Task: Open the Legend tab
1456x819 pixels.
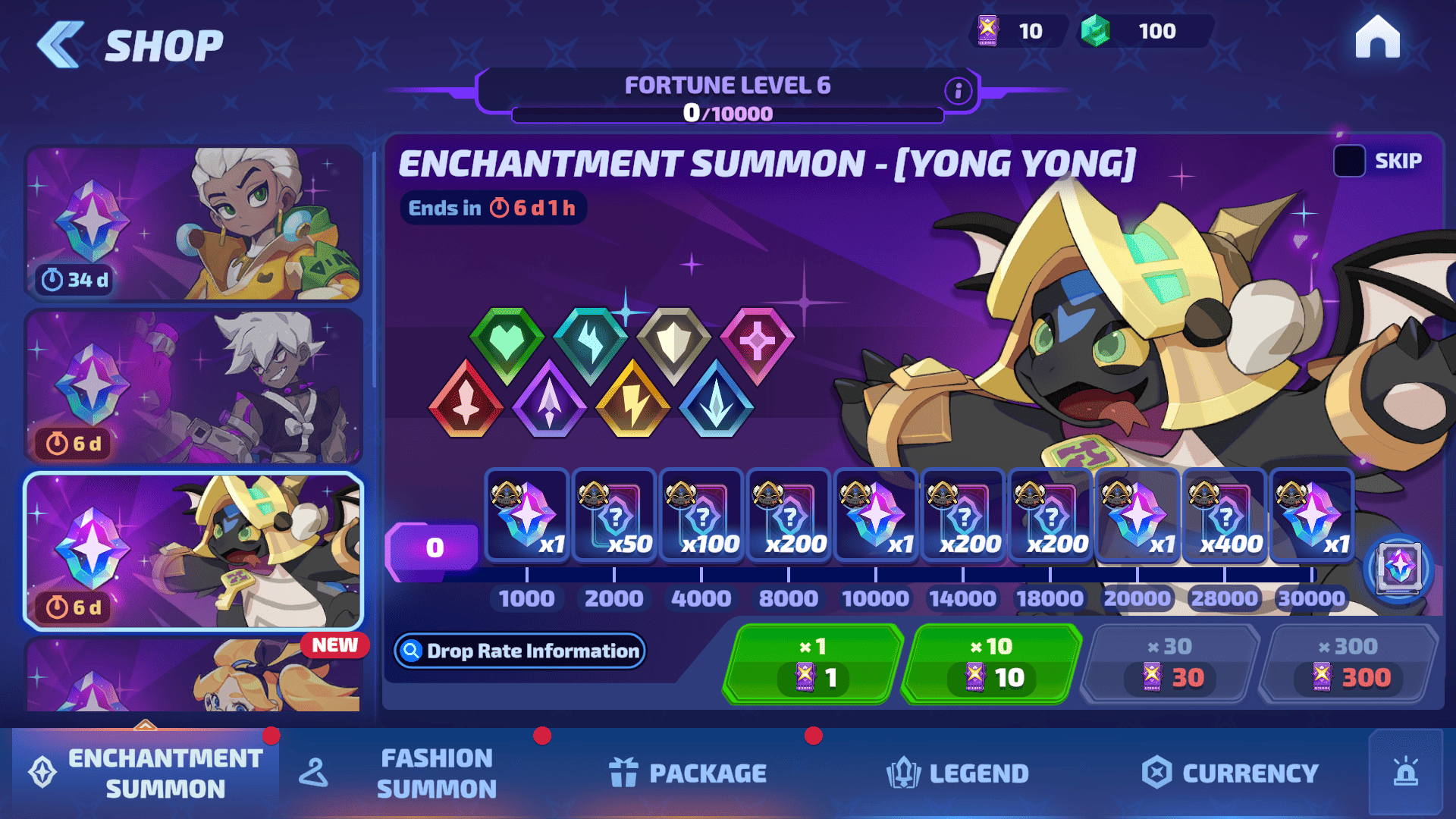Action: pyautogui.click(x=958, y=773)
